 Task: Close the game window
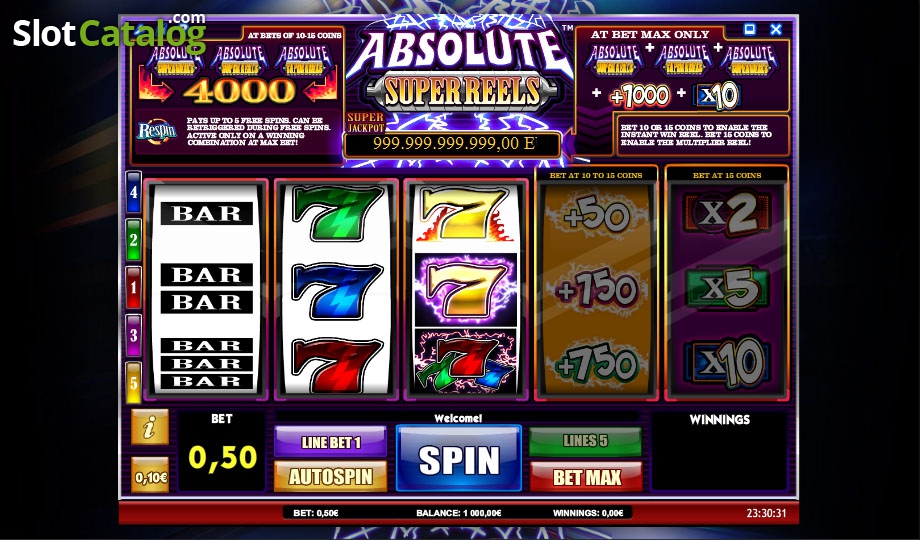point(776,30)
